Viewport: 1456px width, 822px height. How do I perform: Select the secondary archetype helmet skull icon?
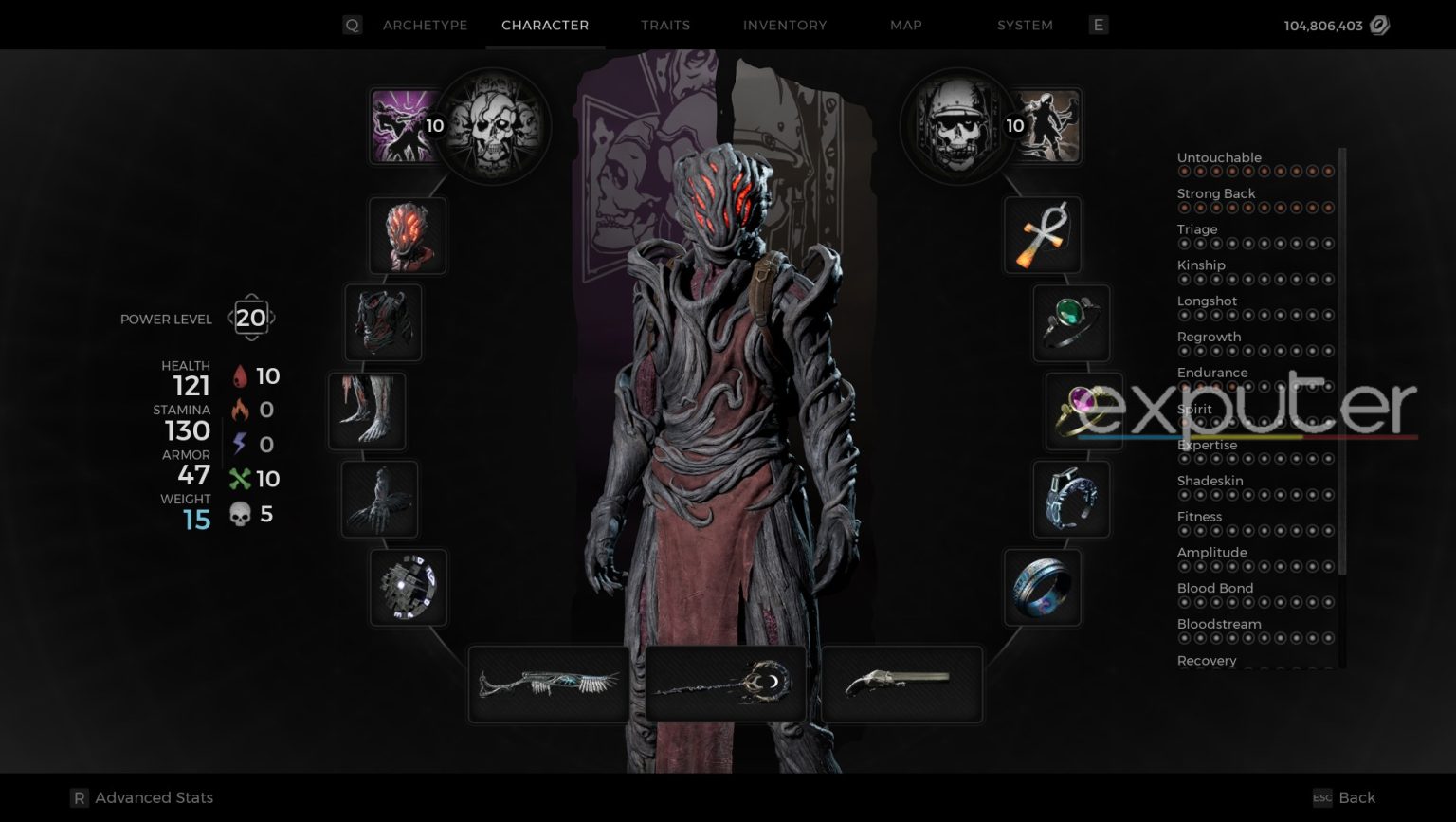958,124
